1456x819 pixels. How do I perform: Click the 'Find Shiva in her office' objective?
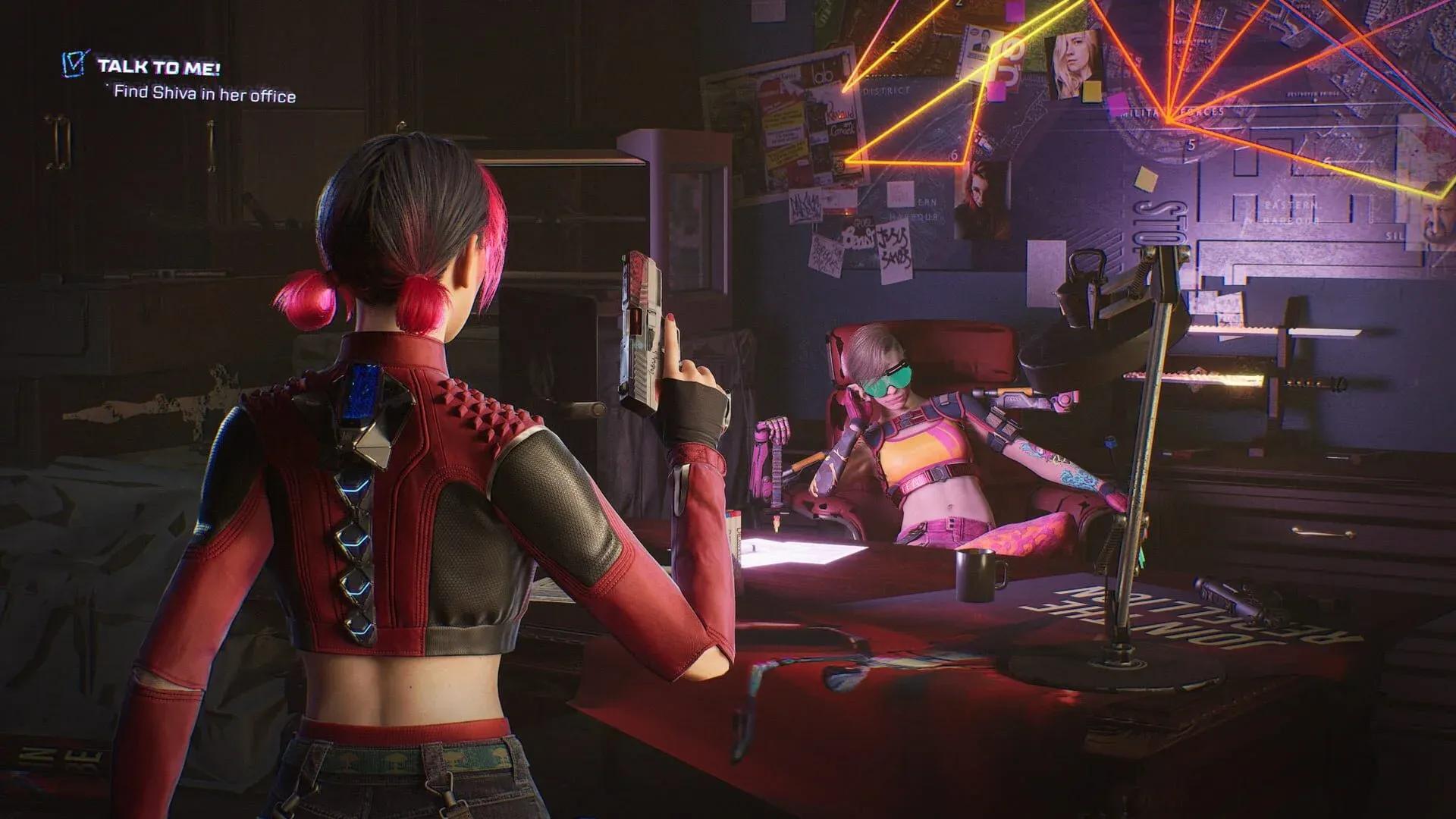tap(205, 96)
